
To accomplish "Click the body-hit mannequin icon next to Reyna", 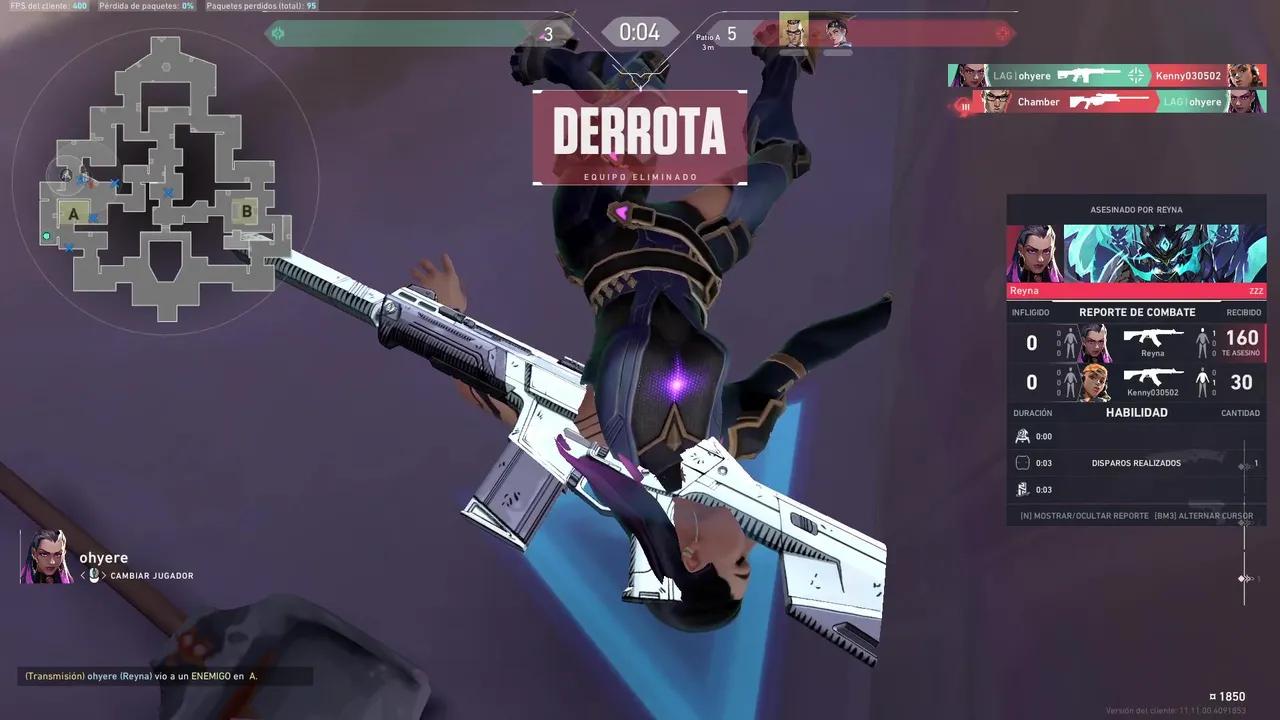I will pyautogui.click(x=1203, y=341).
